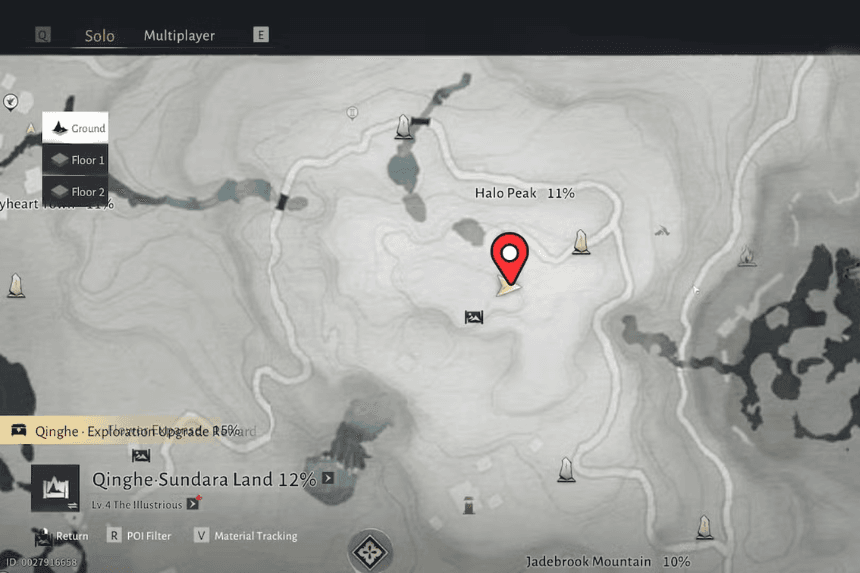This screenshot has height=573, width=860.
Task: Expand Qinghe·Sundara Land details arrow
Action: click(x=328, y=479)
